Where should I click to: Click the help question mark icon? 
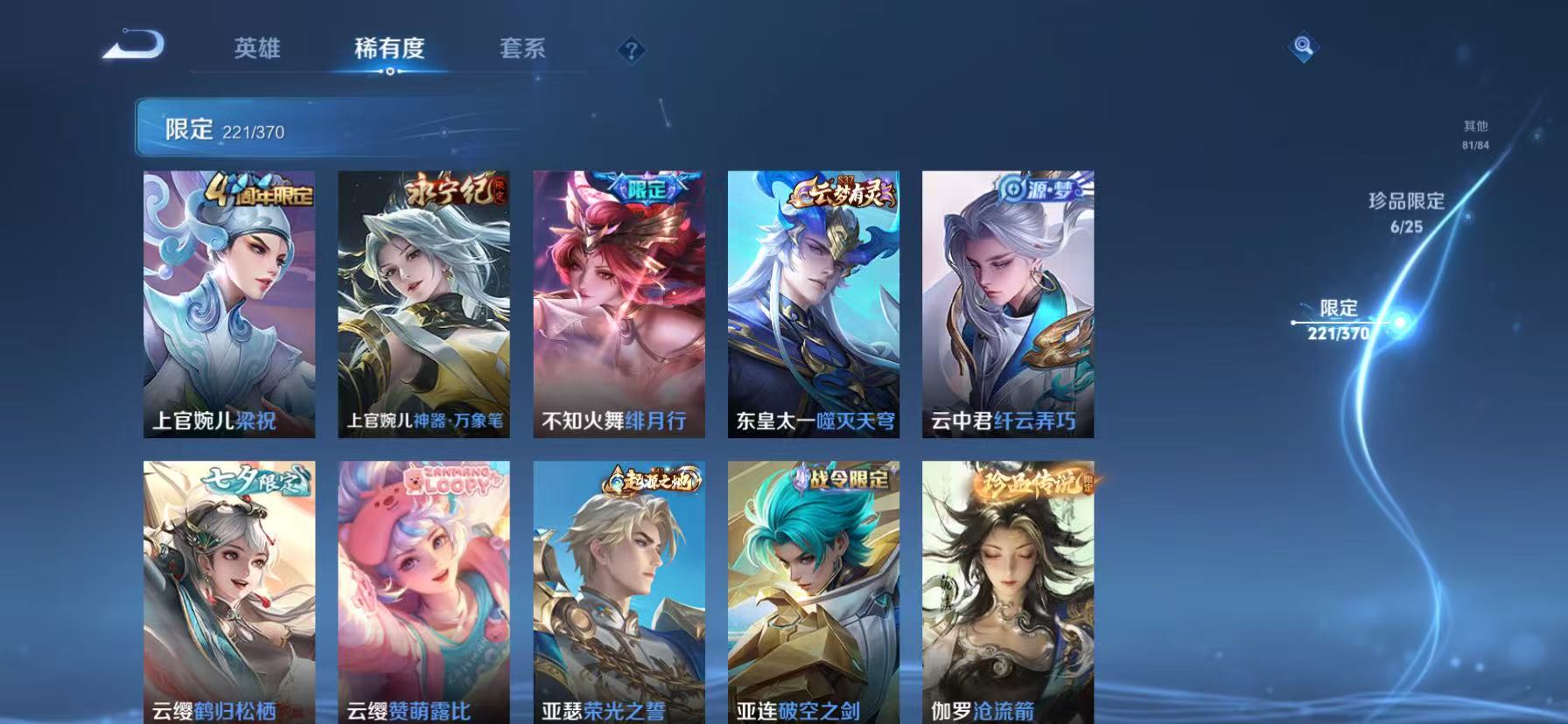[x=632, y=50]
